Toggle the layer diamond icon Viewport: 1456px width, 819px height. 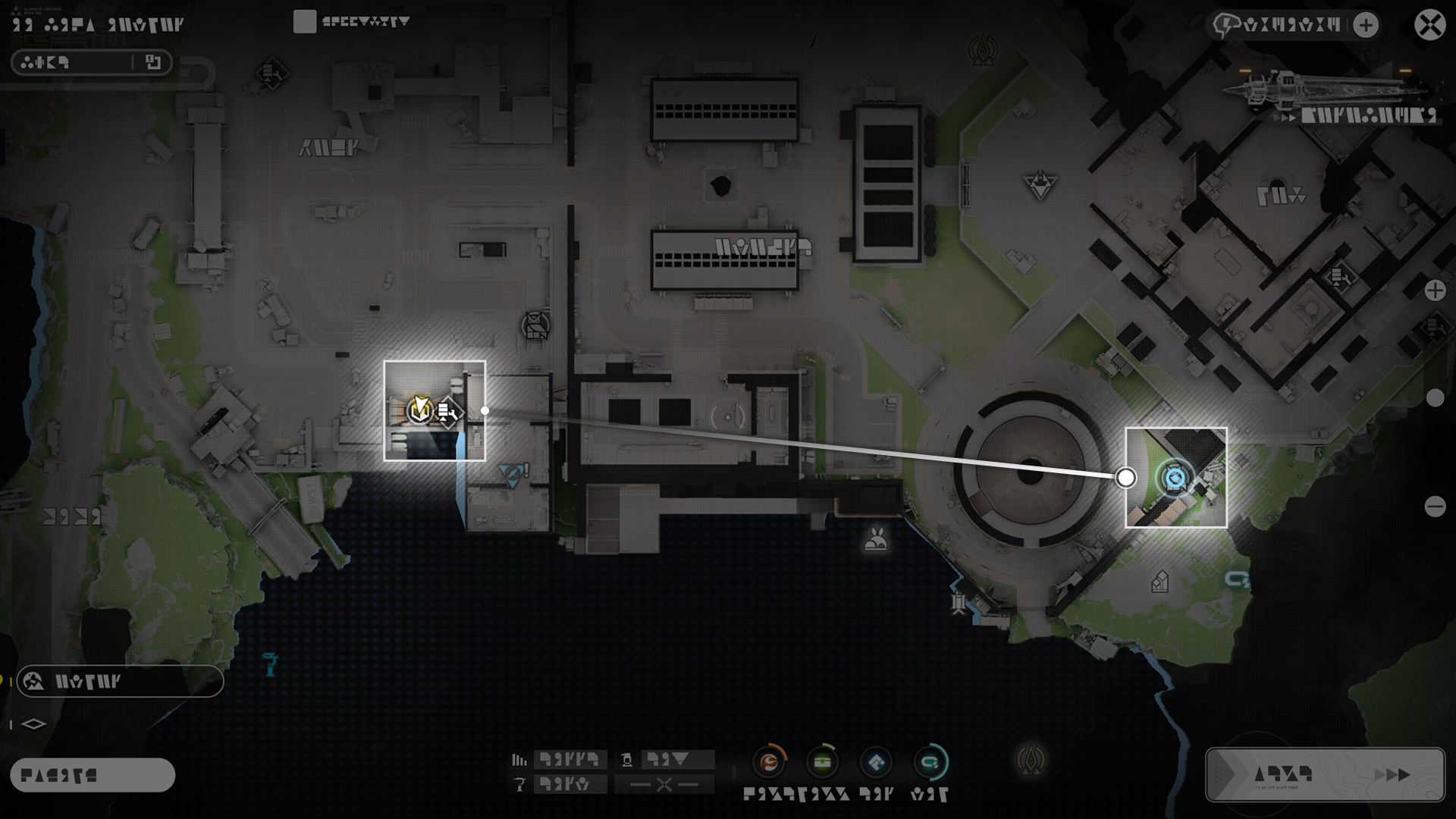click(33, 724)
